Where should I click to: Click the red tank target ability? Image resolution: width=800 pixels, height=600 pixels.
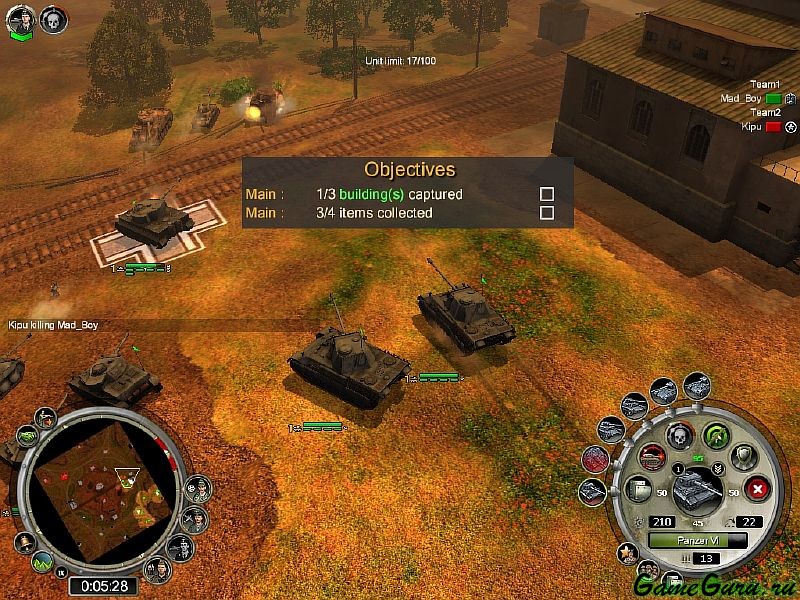653,457
